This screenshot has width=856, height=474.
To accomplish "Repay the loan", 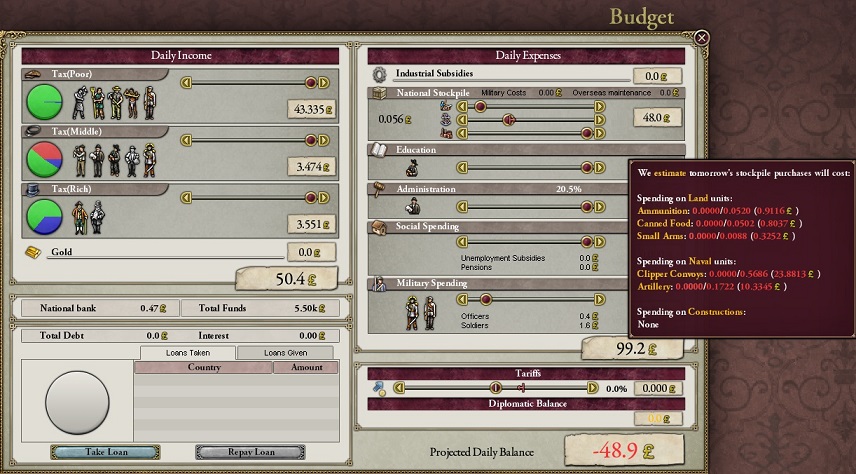I will 250,452.
